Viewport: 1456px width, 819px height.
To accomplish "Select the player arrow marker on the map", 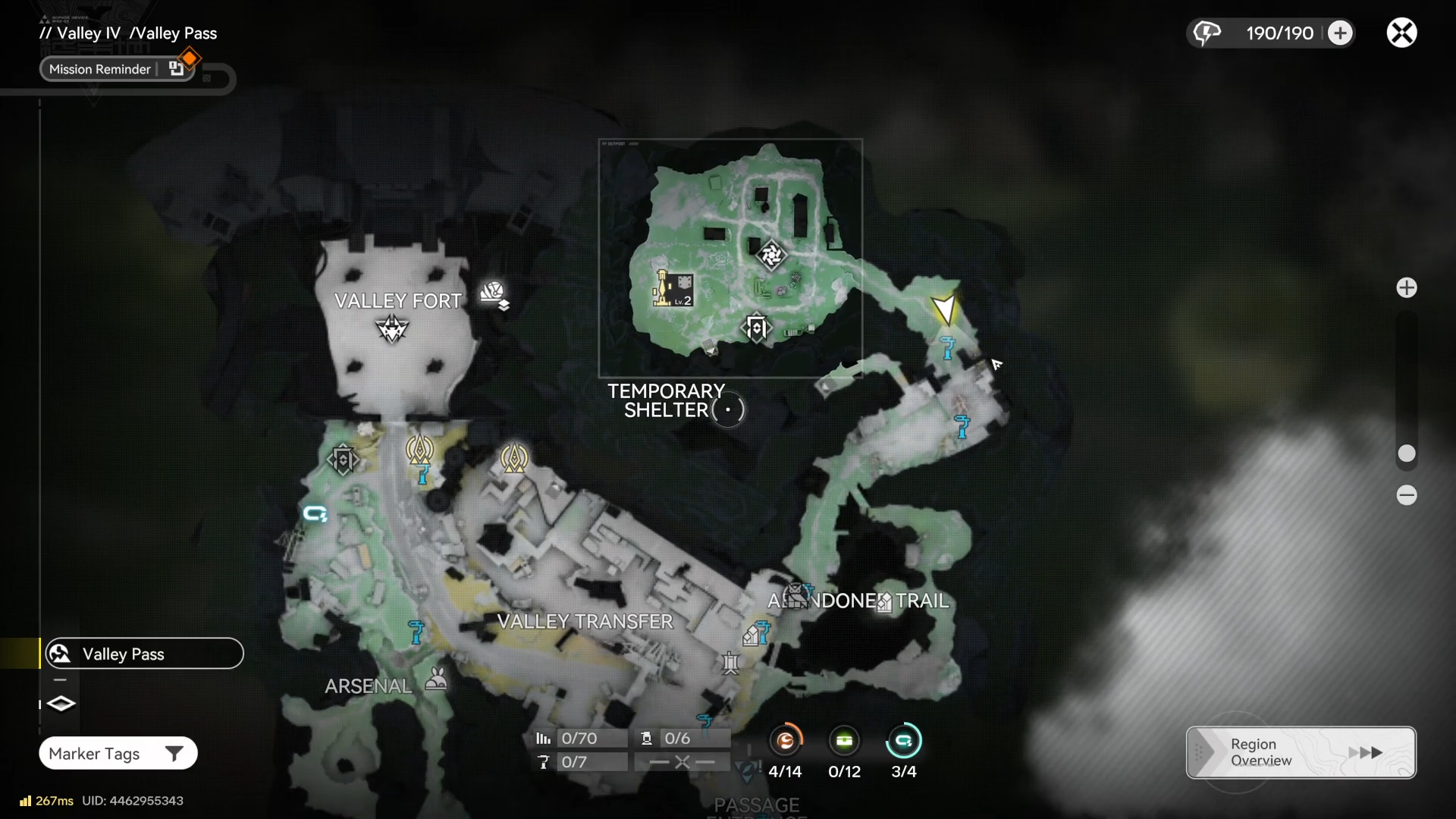I will coord(944,309).
